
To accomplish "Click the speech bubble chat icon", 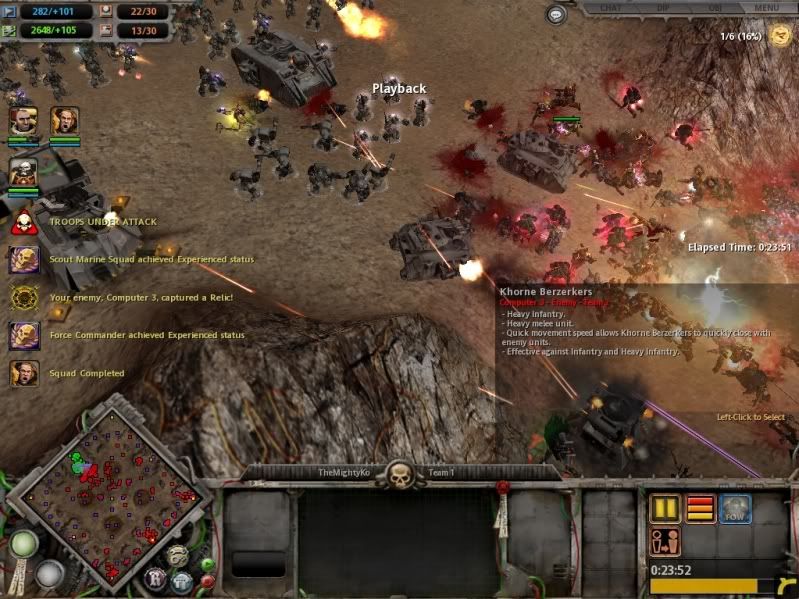I will click(x=556, y=15).
